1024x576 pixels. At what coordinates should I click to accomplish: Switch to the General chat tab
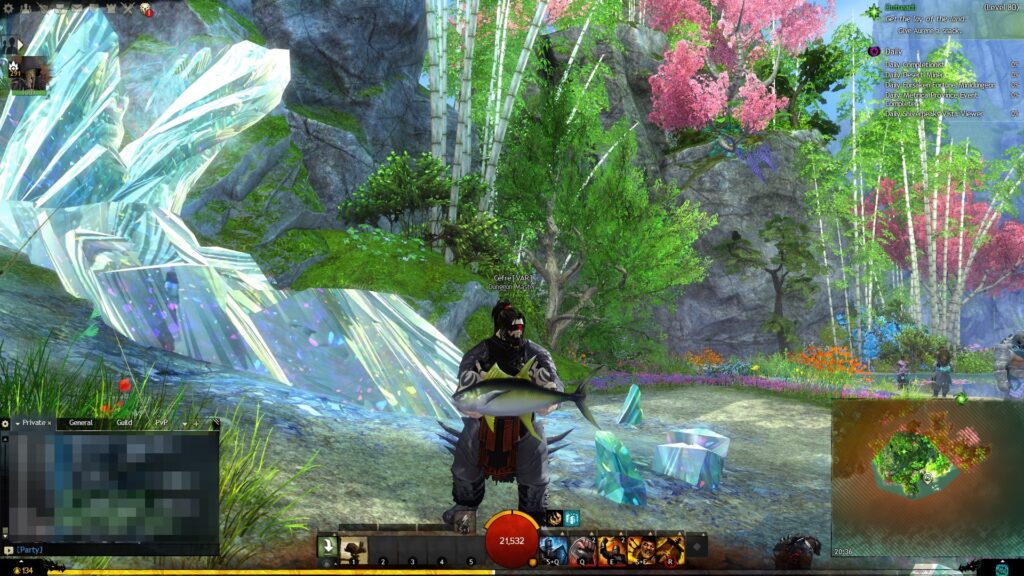pos(80,423)
